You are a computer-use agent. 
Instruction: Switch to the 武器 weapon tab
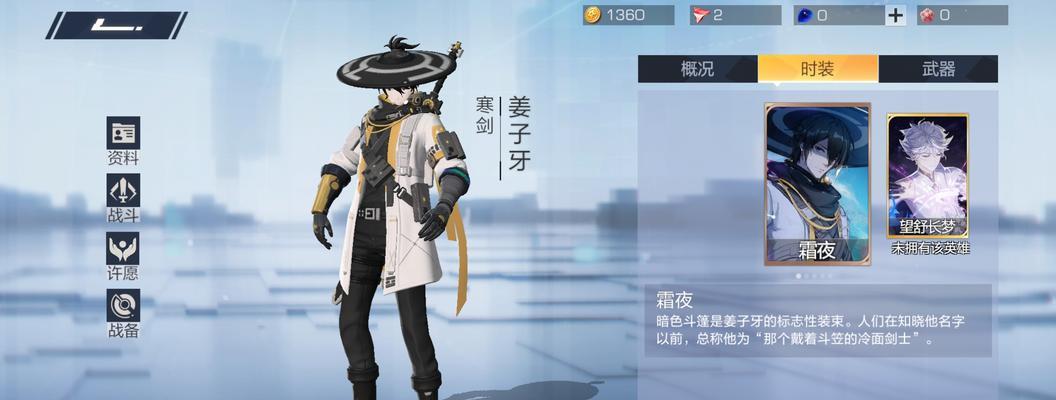[x=938, y=69]
